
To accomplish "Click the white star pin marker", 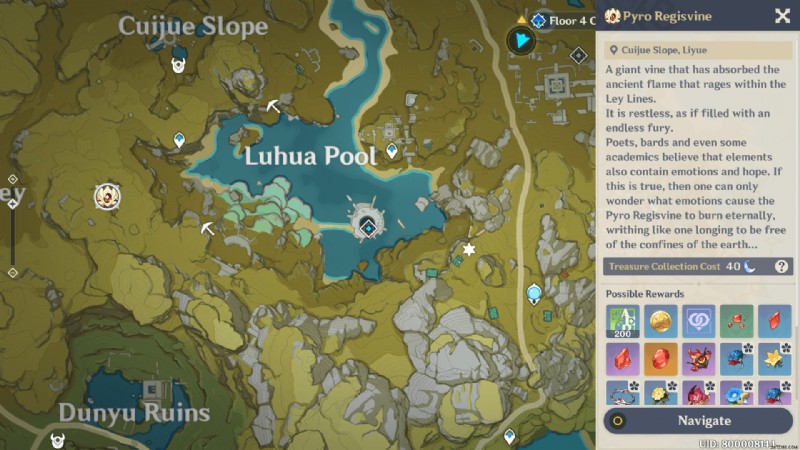I will (x=468, y=248).
